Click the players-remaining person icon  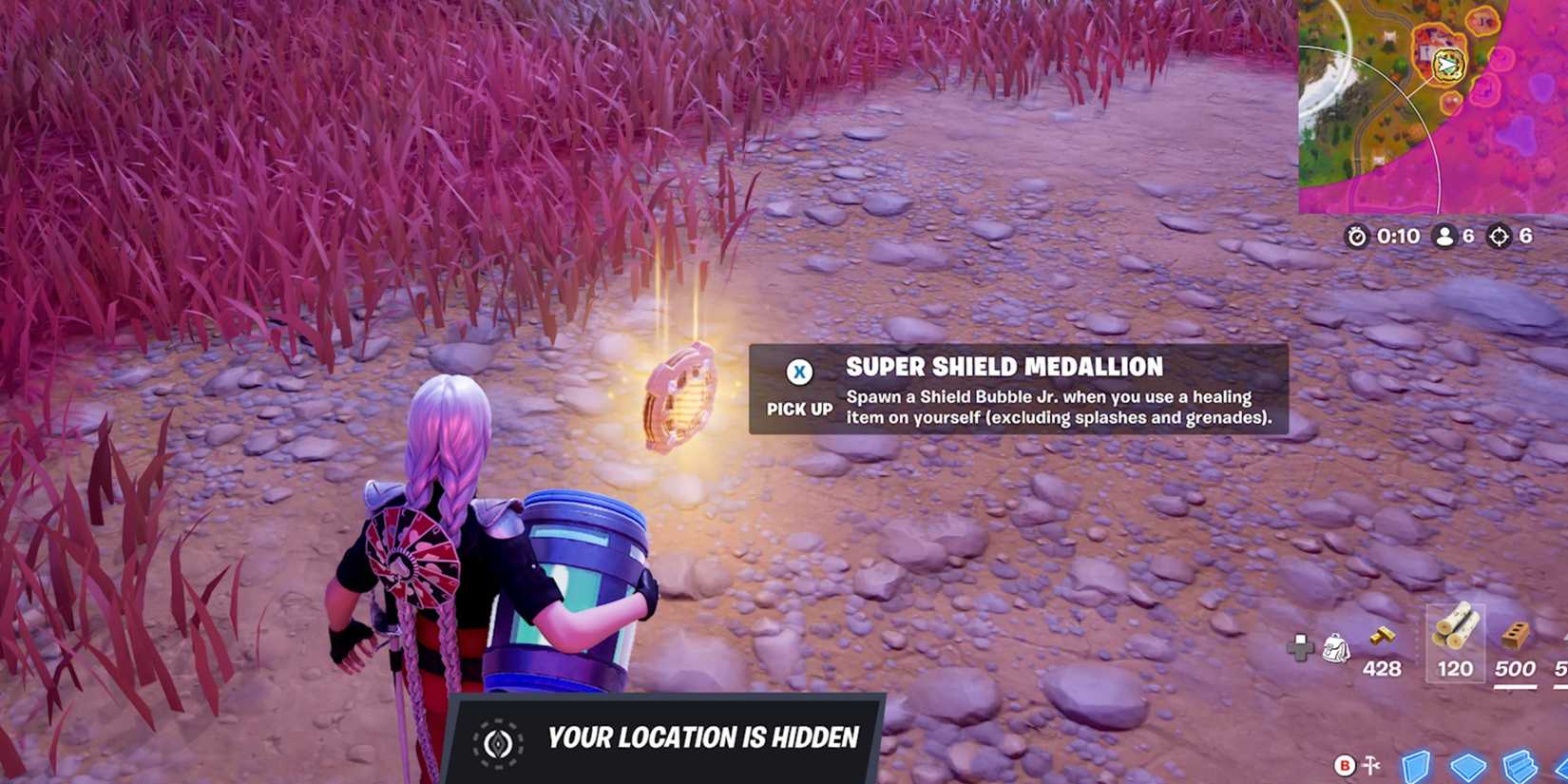[1444, 237]
